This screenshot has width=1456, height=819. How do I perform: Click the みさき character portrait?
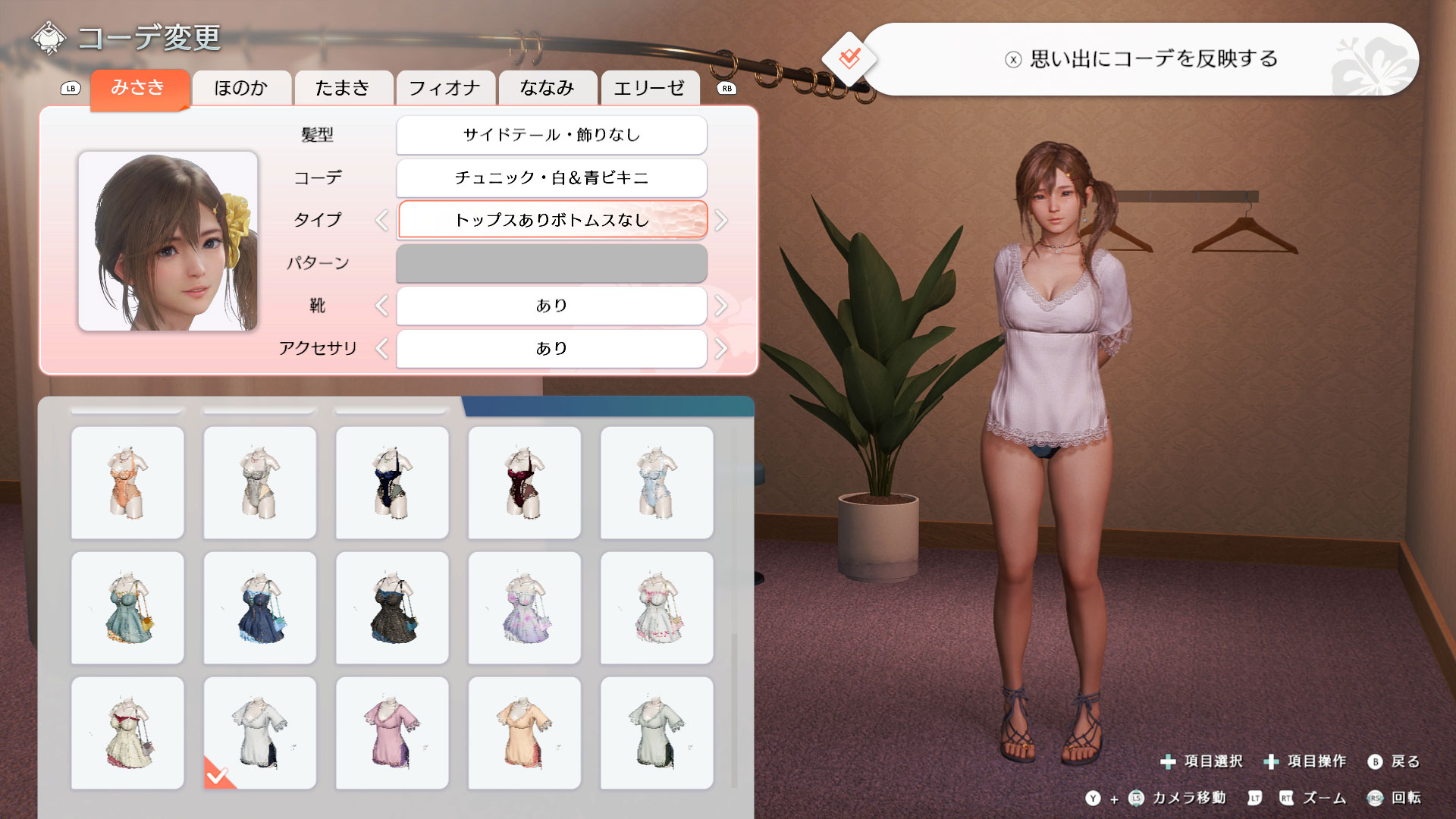pos(168,241)
